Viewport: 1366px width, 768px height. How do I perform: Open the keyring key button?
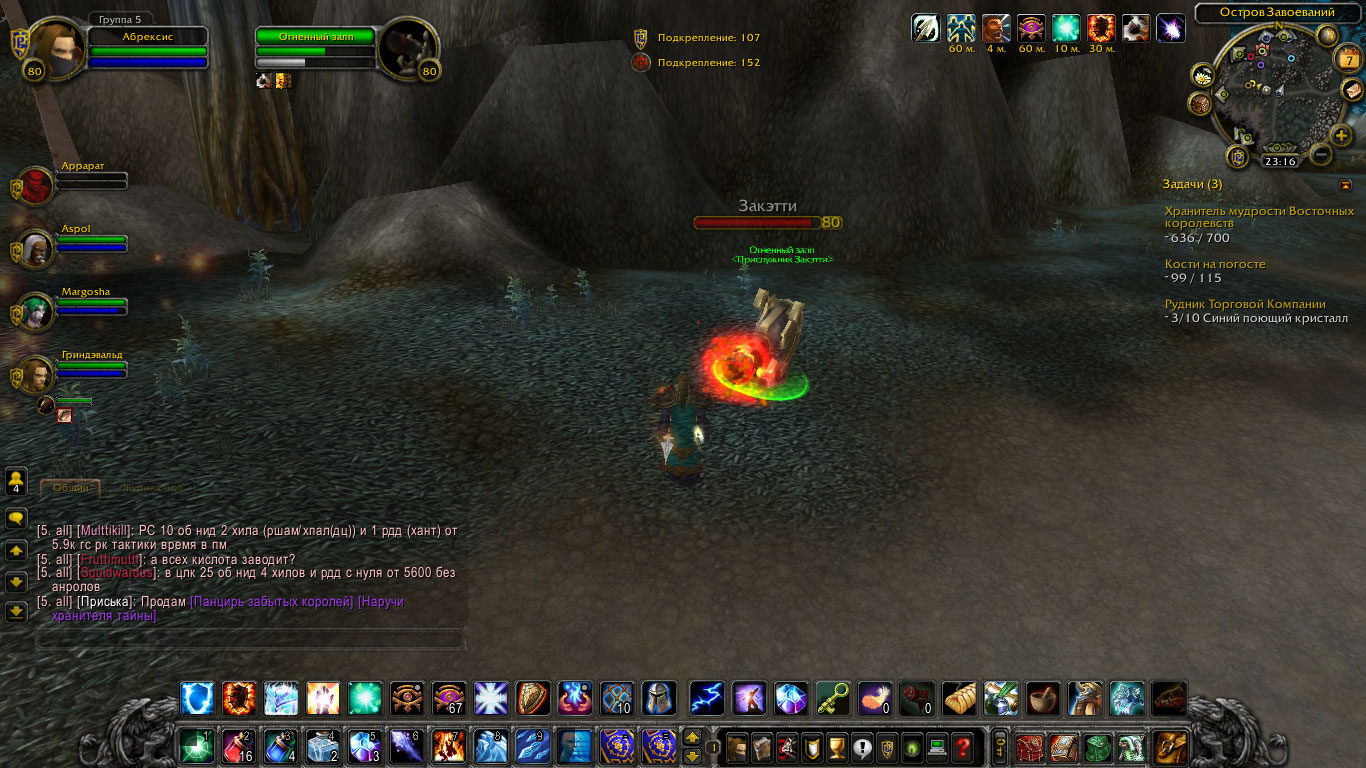999,747
